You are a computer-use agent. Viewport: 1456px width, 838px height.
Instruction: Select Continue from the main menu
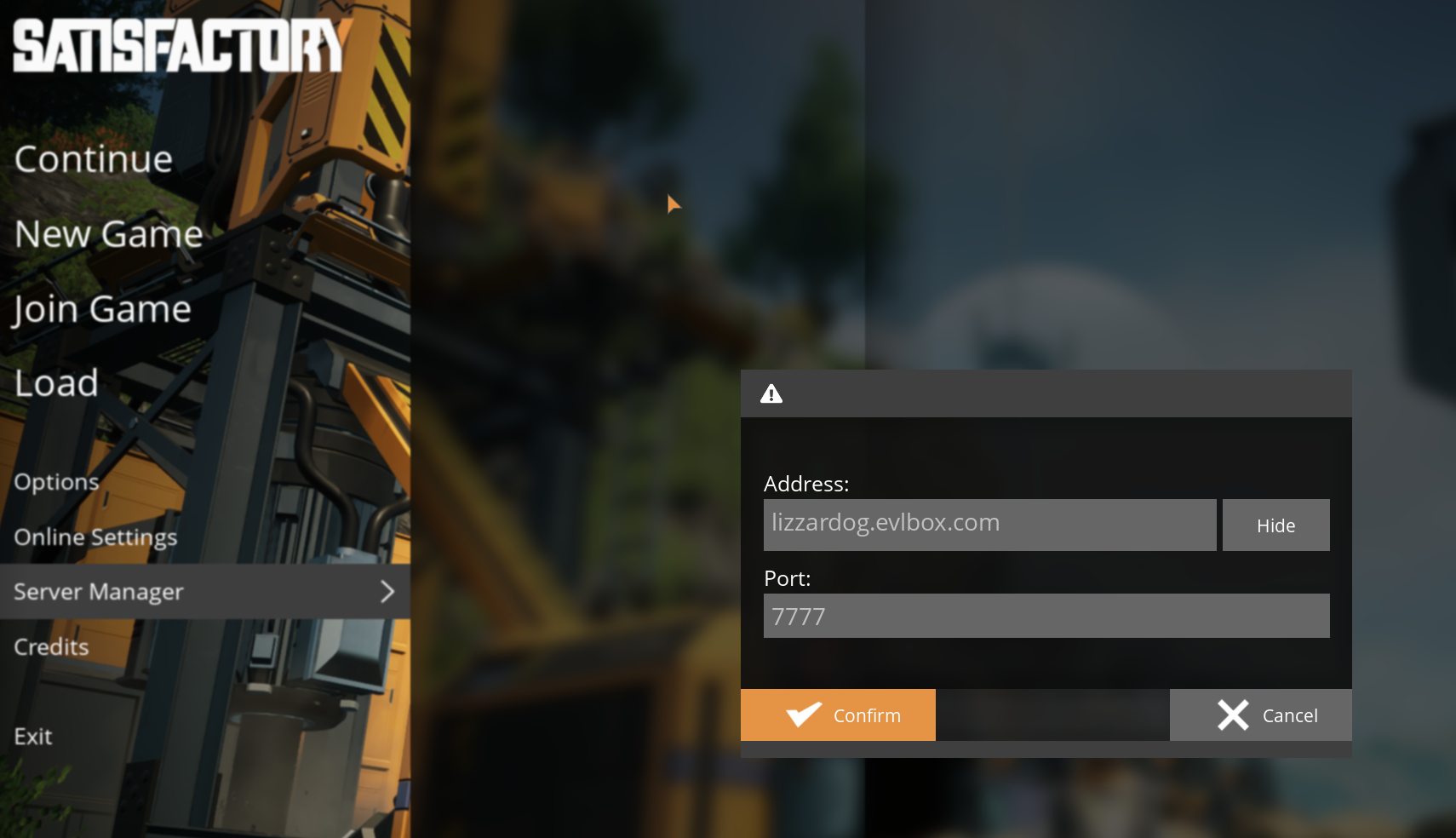(93, 158)
